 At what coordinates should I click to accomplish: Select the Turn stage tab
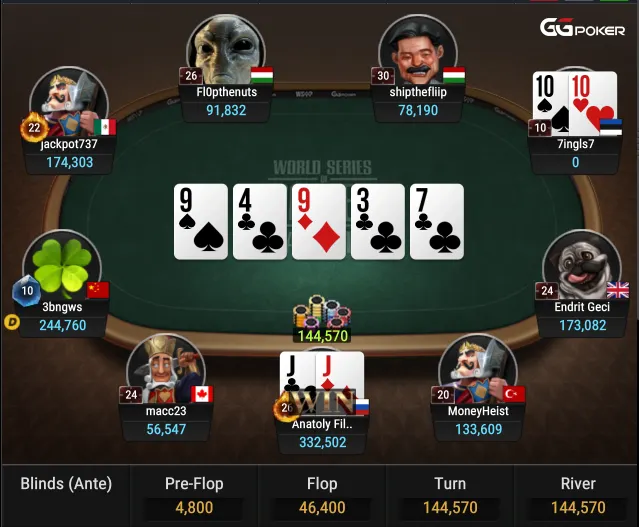[x=450, y=494]
